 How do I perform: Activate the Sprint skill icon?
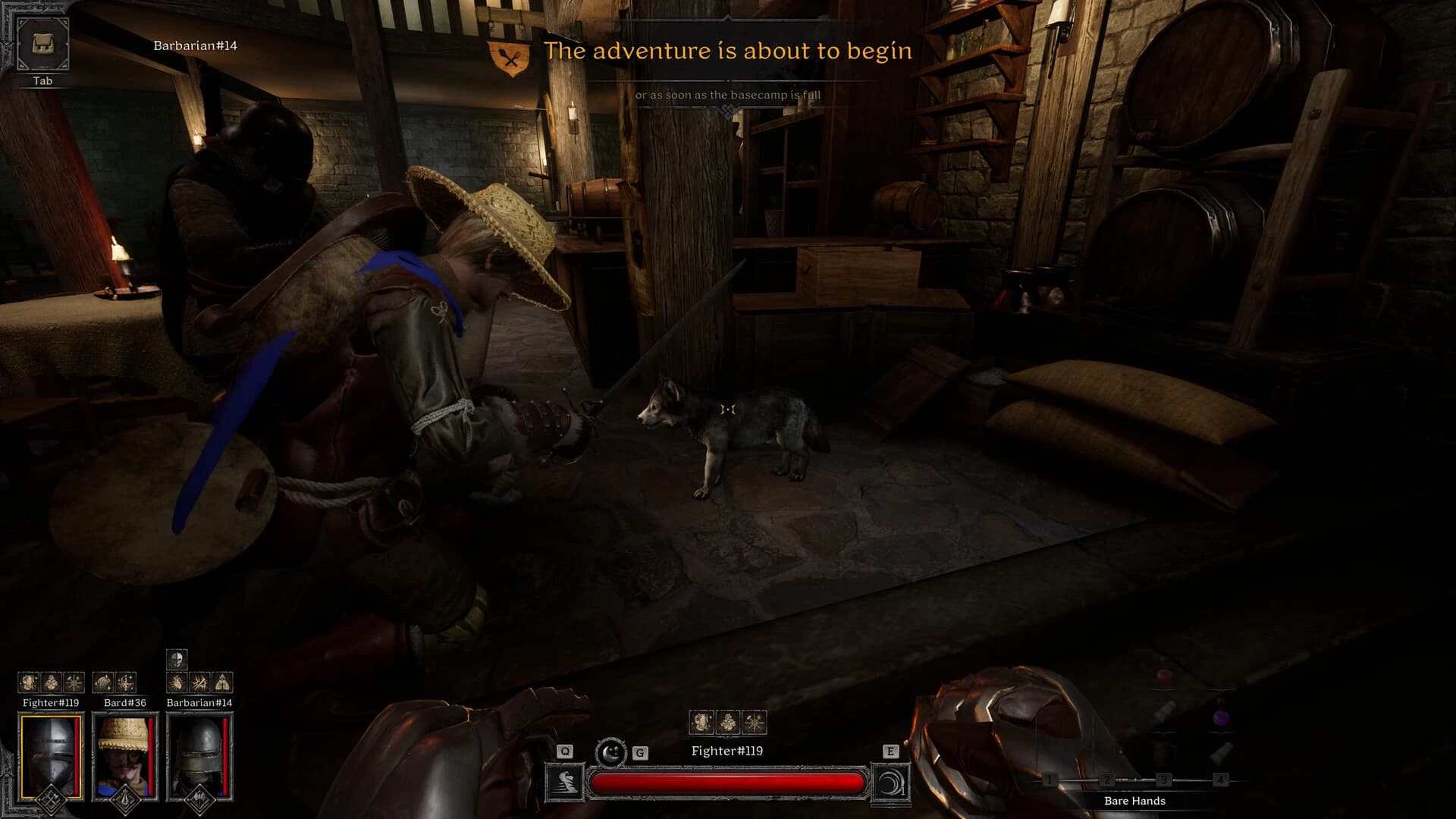coord(565,783)
